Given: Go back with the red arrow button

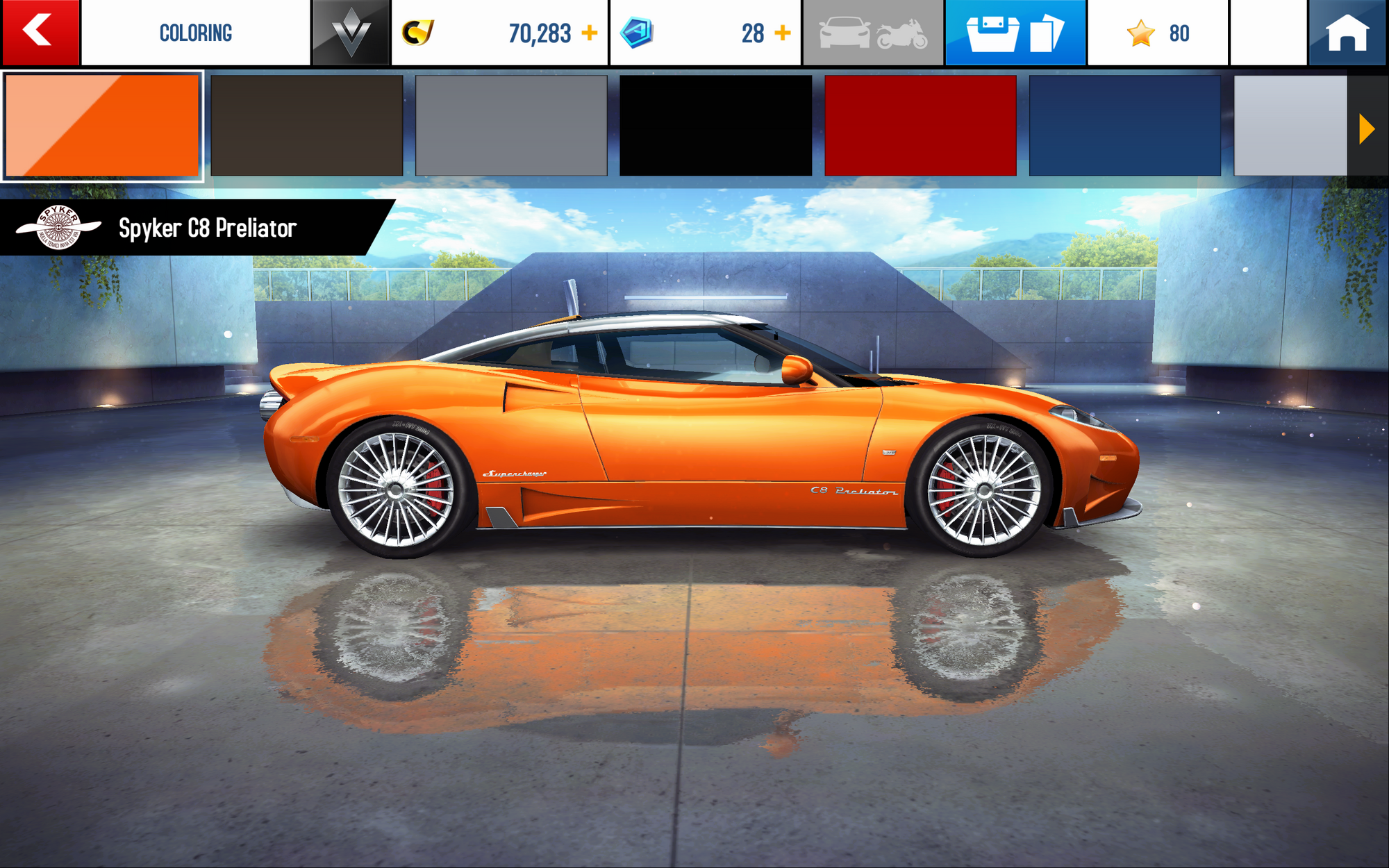Looking at the screenshot, I should point(40,32).
